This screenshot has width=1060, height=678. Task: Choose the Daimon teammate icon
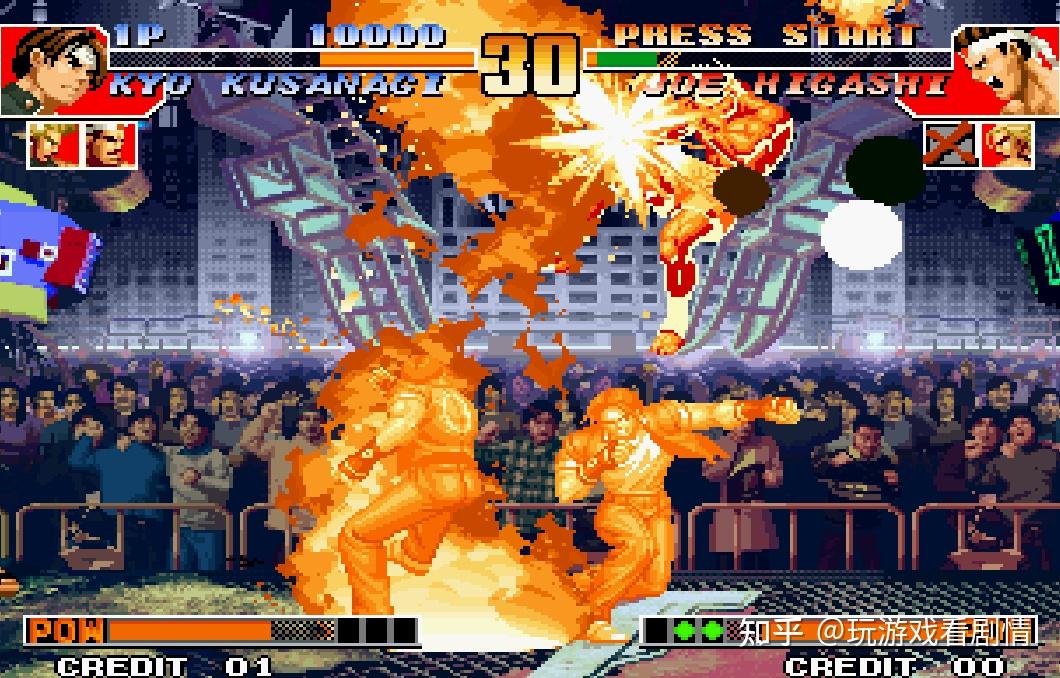(103, 145)
